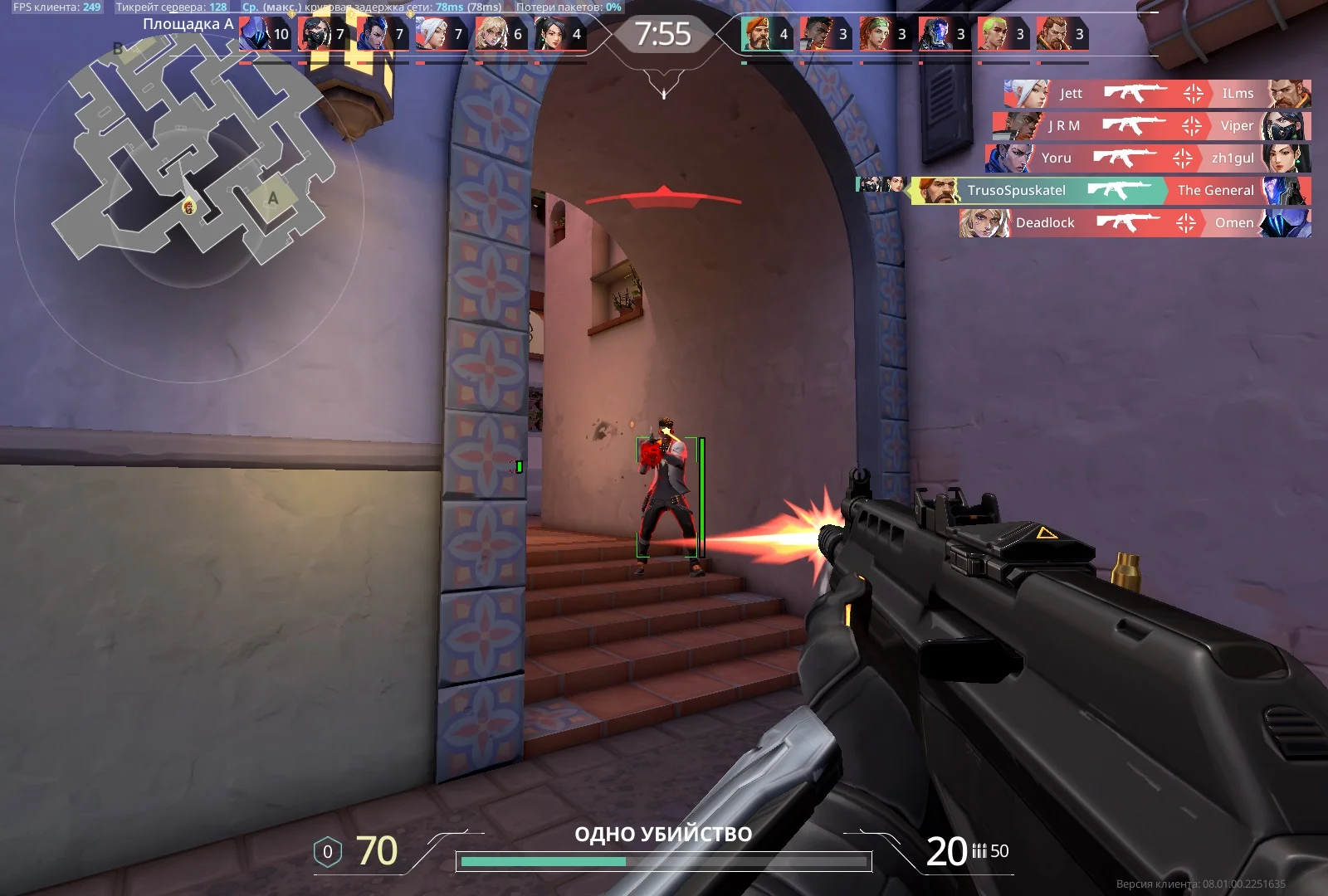
Task: Choose Viper's portrait in the top scoreboard
Action: [x=313, y=34]
